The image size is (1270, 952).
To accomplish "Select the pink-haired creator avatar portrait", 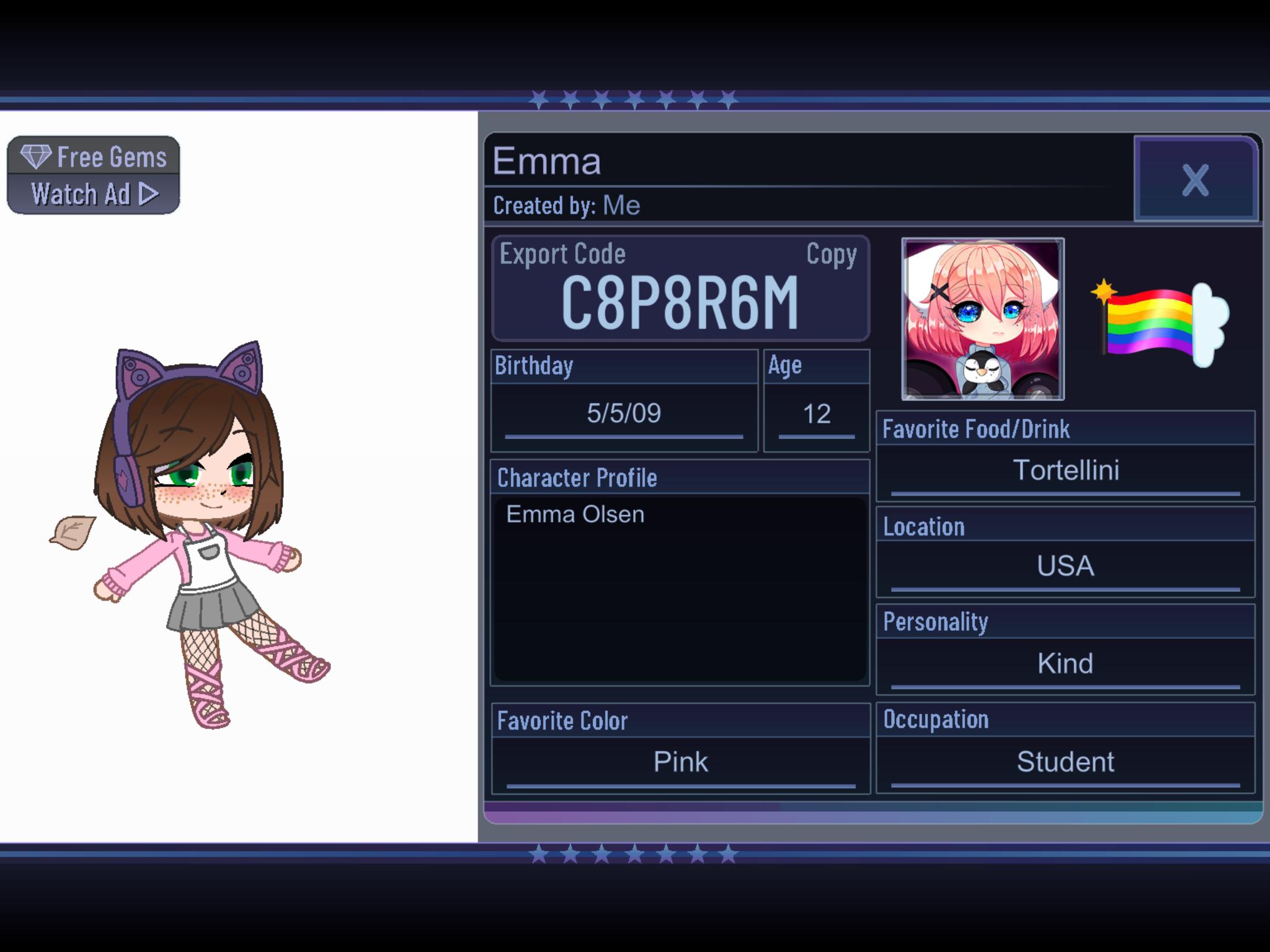I will [983, 319].
